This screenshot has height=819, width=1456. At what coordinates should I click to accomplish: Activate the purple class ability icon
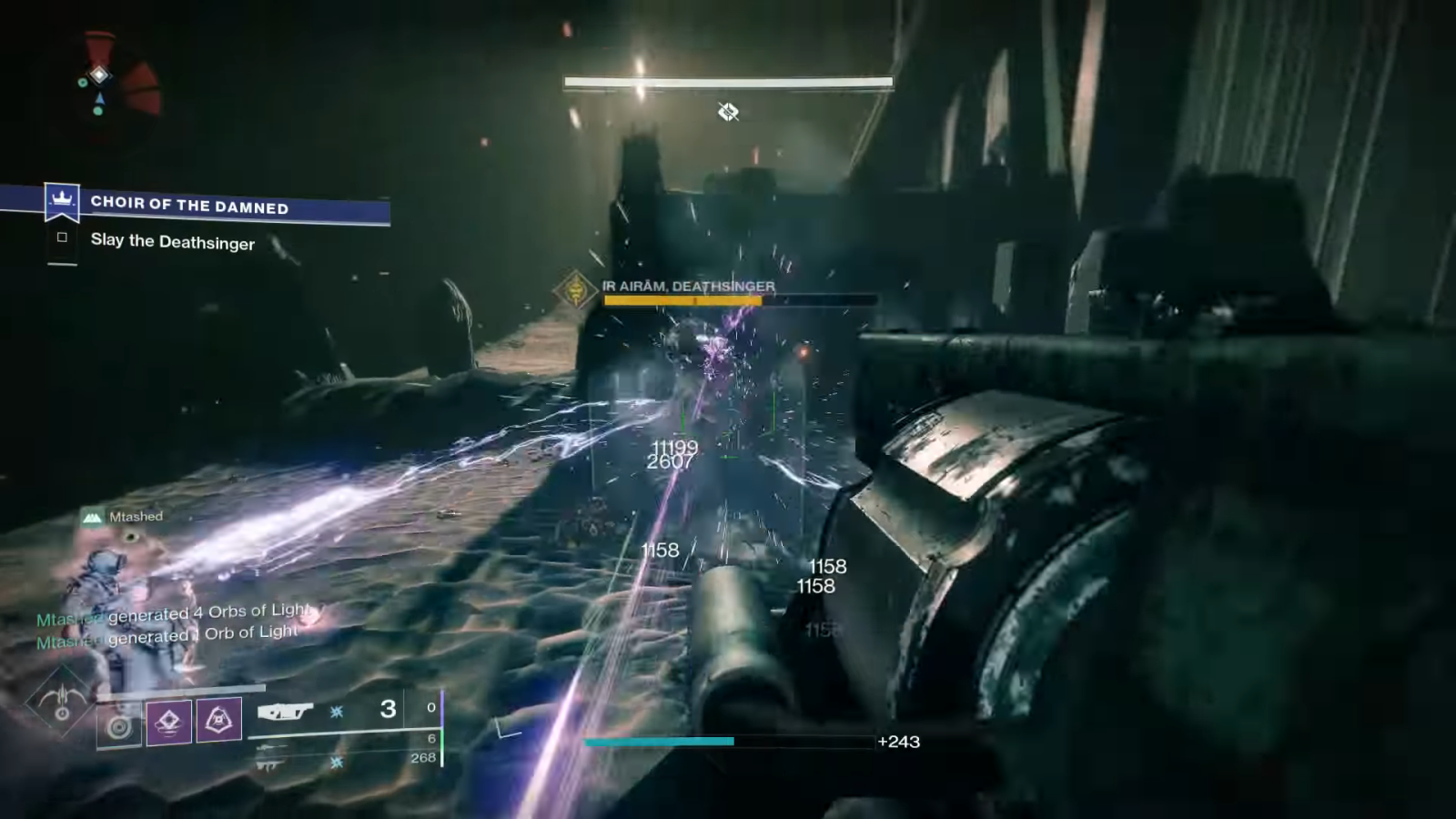[219, 721]
